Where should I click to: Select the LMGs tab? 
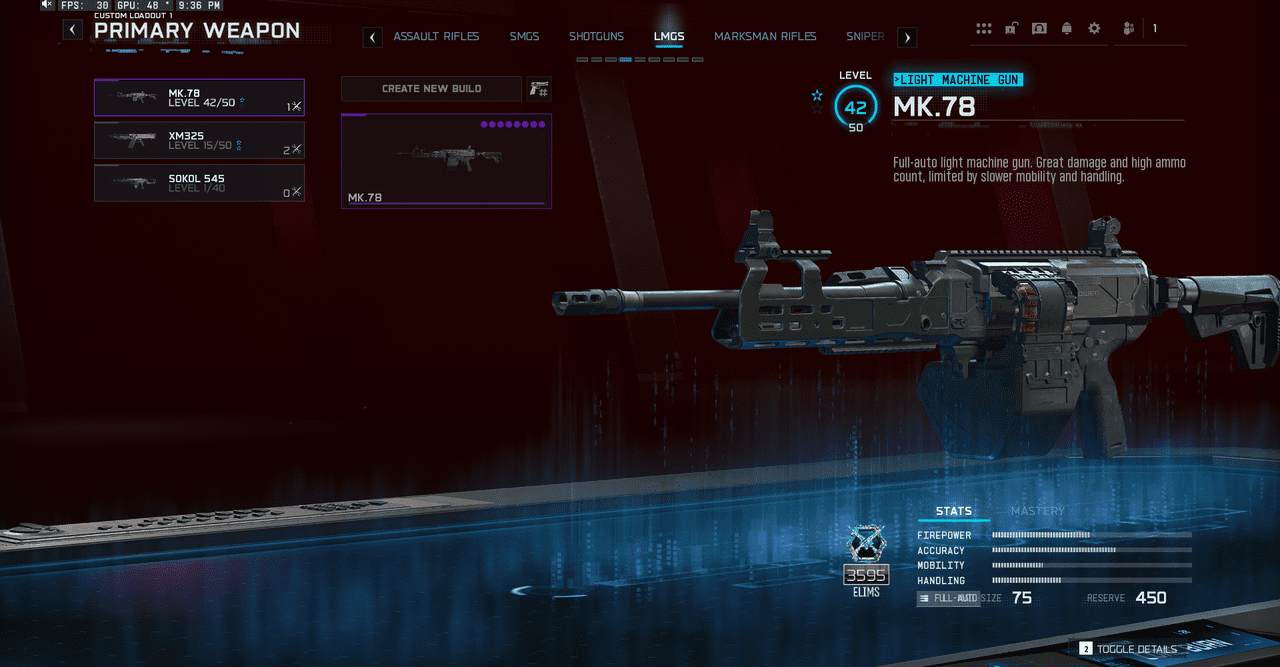click(x=669, y=37)
